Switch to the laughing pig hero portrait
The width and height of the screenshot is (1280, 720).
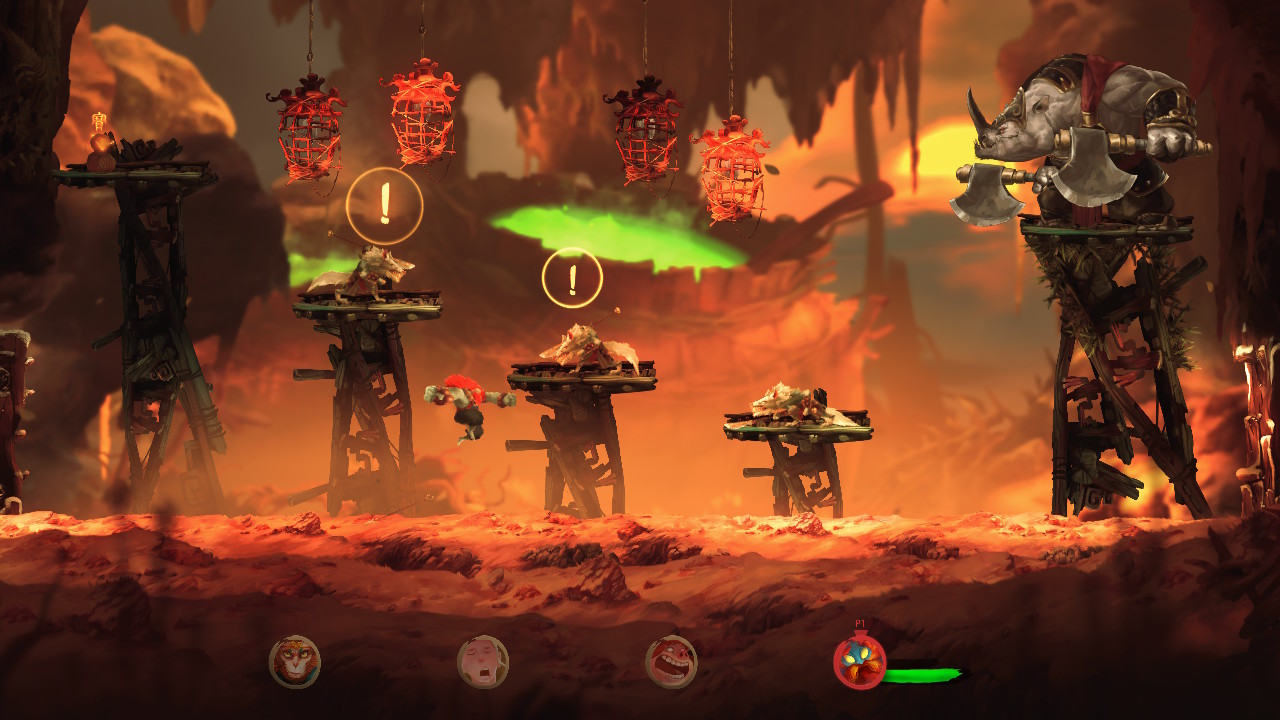pyautogui.click(x=671, y=662)
